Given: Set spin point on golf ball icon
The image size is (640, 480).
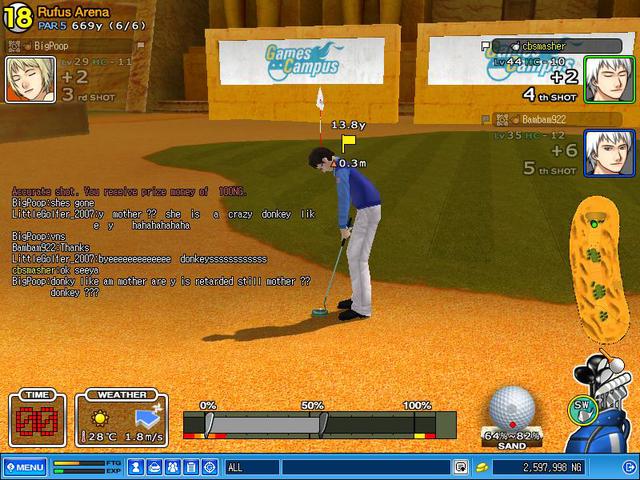Looking at the screenshot, I should [511, 409].
